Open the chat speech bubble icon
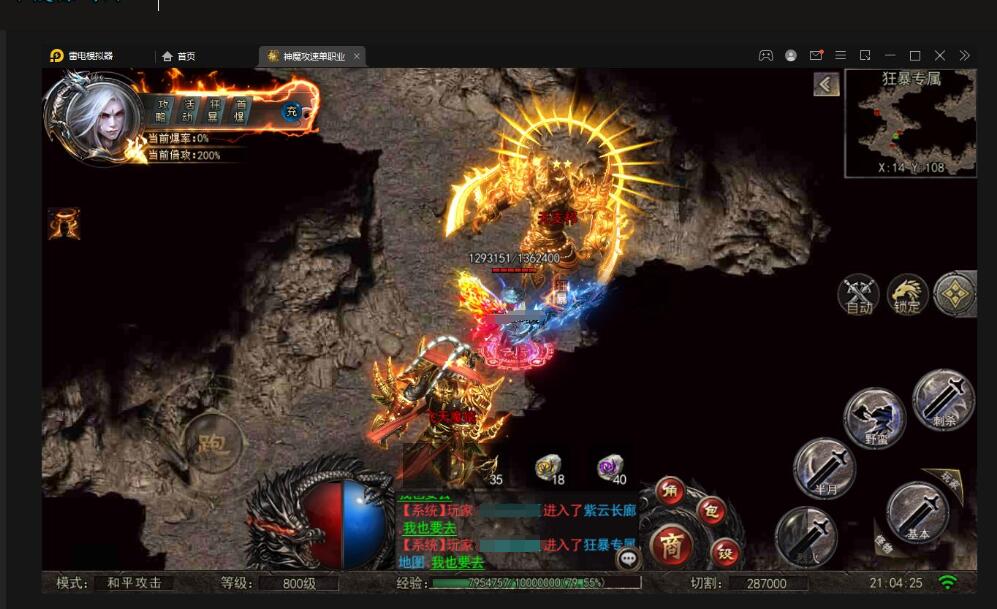Image resolution: width=997 pixels, height=609 pixels. [628, 558]
